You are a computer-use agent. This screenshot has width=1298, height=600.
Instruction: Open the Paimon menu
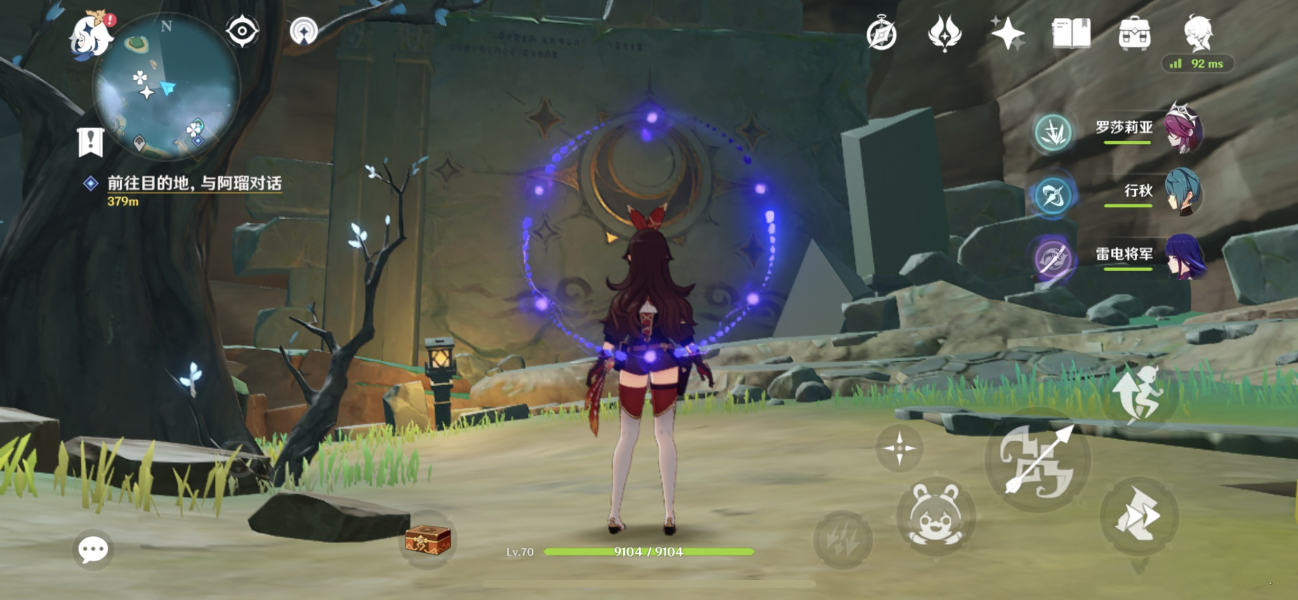[x=89, y=36]
